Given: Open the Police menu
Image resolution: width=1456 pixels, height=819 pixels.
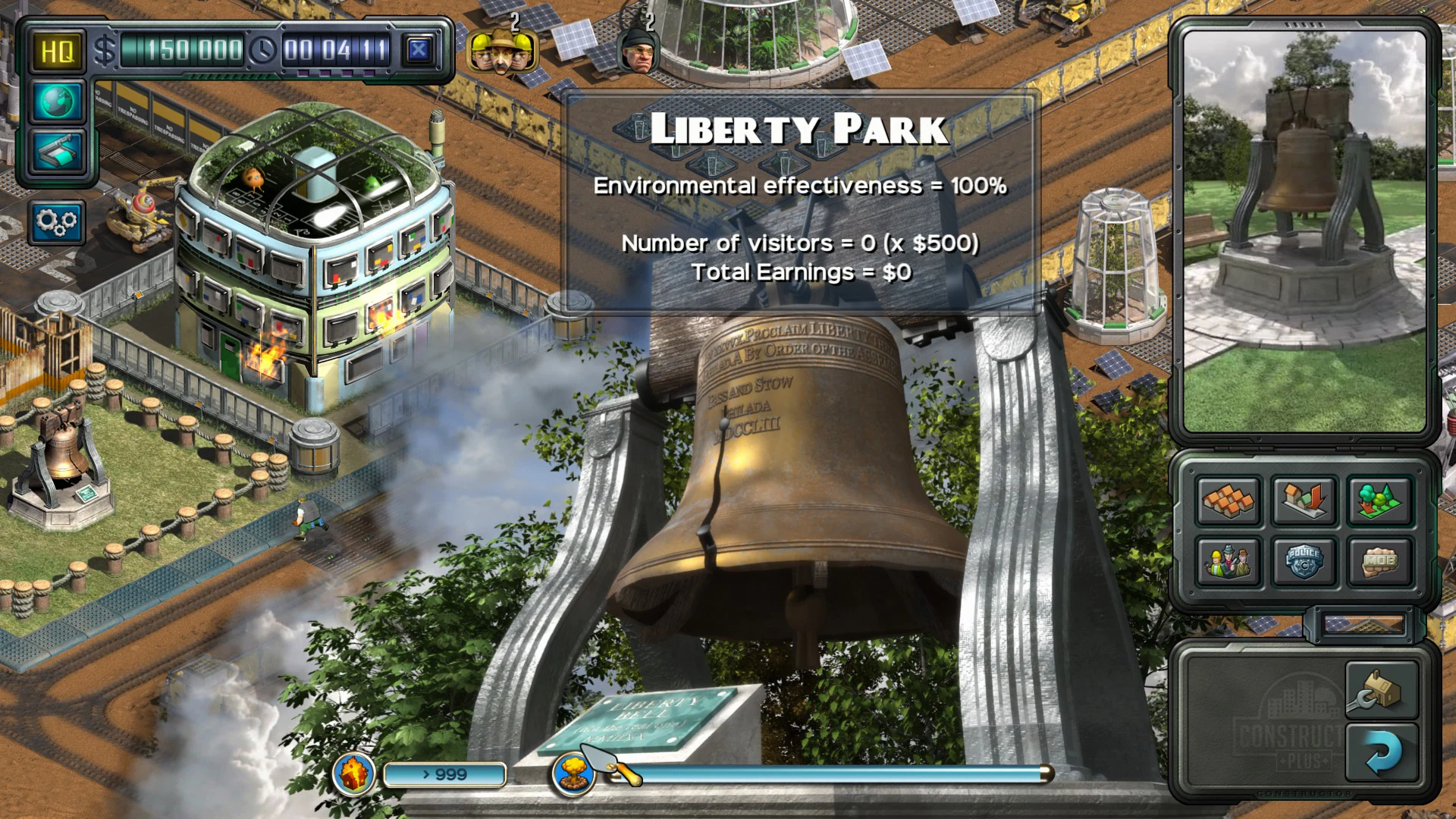Looking at the screenshot, I should pyautogui.click(x=1305, y=561).
